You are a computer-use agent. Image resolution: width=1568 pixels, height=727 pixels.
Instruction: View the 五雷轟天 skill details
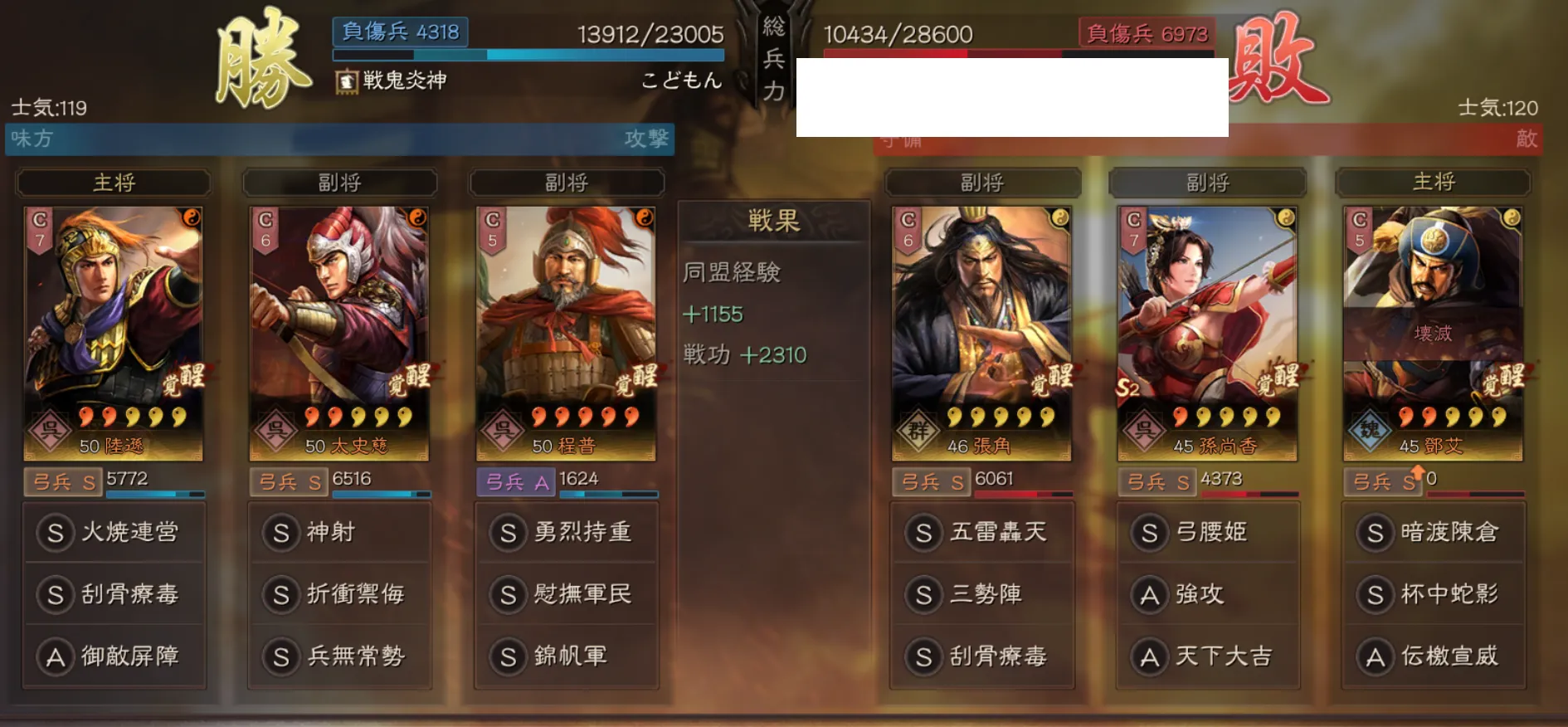[x=982, y=532]
